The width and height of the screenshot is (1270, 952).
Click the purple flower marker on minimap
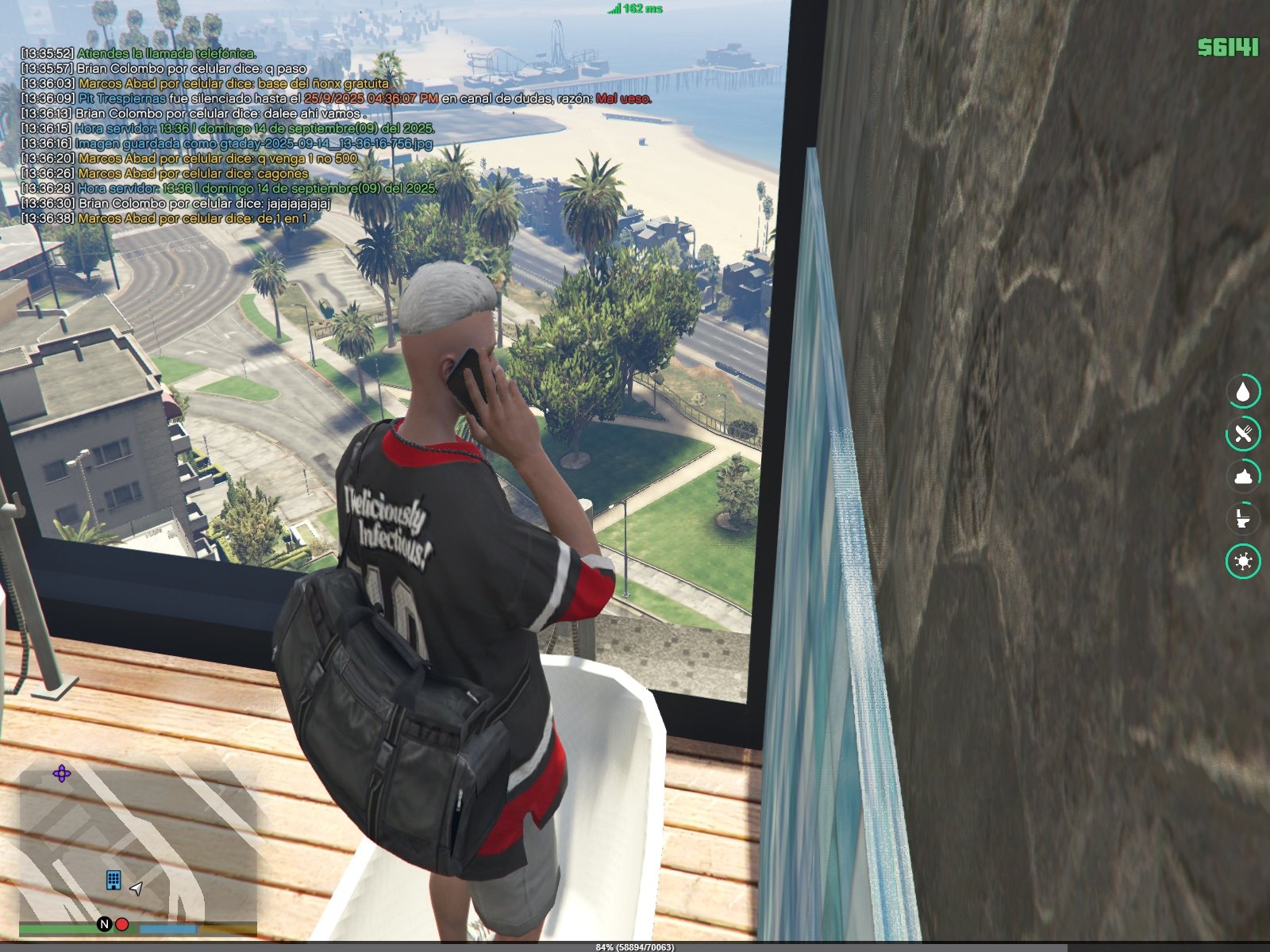[61, 773]
